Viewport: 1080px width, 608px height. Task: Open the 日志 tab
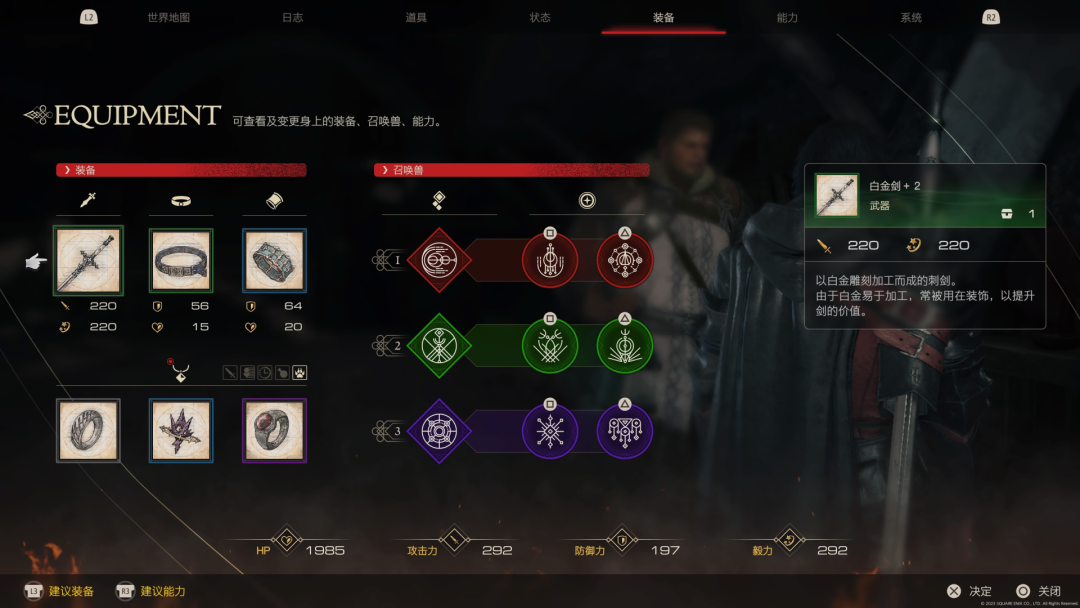coord(292,18)
